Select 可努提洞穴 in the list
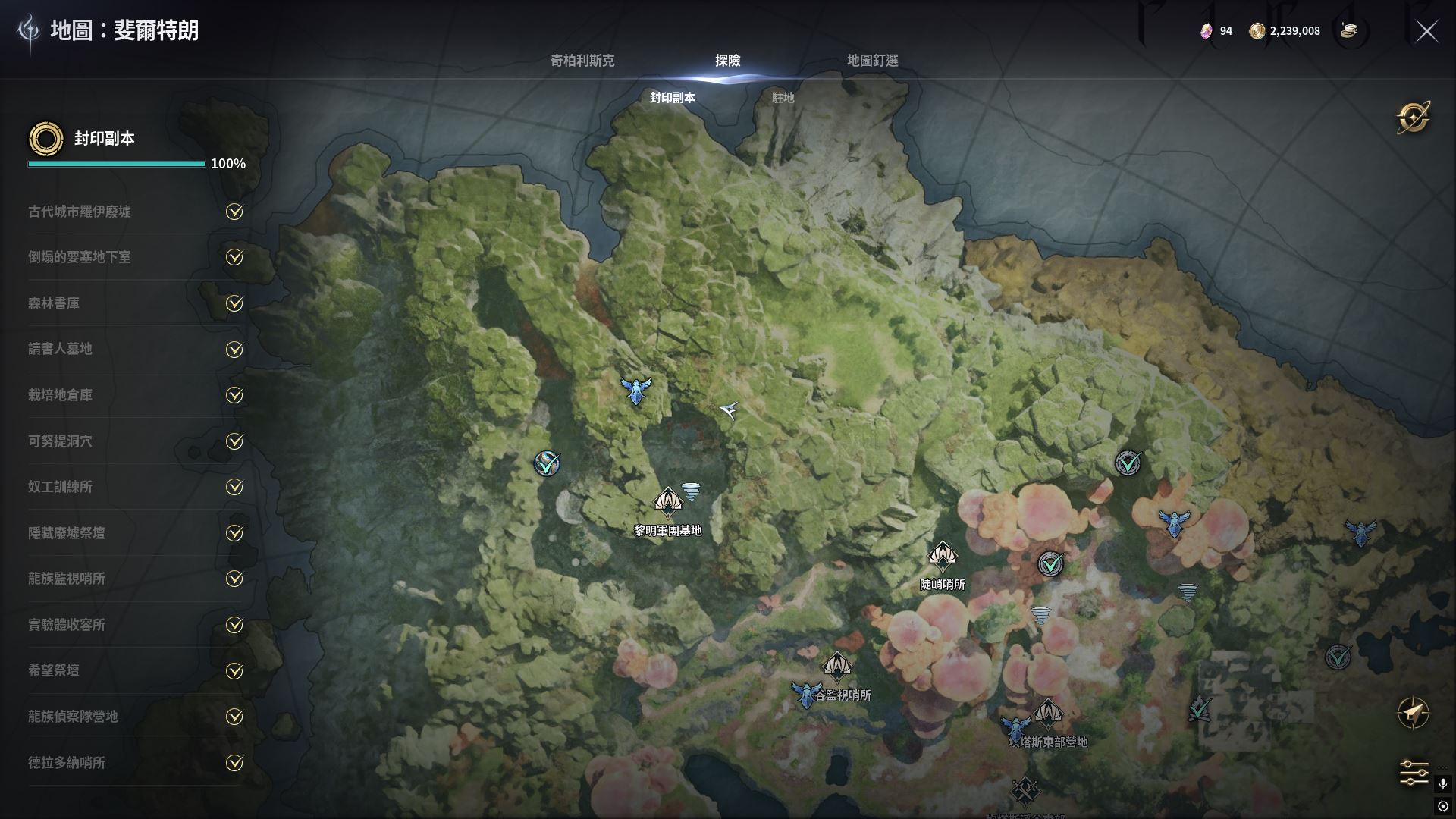This screenshot has width=1456, height=819. pyautogui.click(x=60, y=441)
